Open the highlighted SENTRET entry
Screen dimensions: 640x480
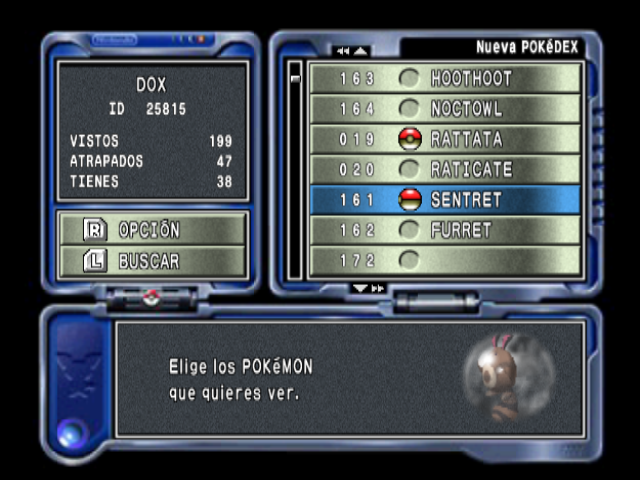click(x=445, y=200)
